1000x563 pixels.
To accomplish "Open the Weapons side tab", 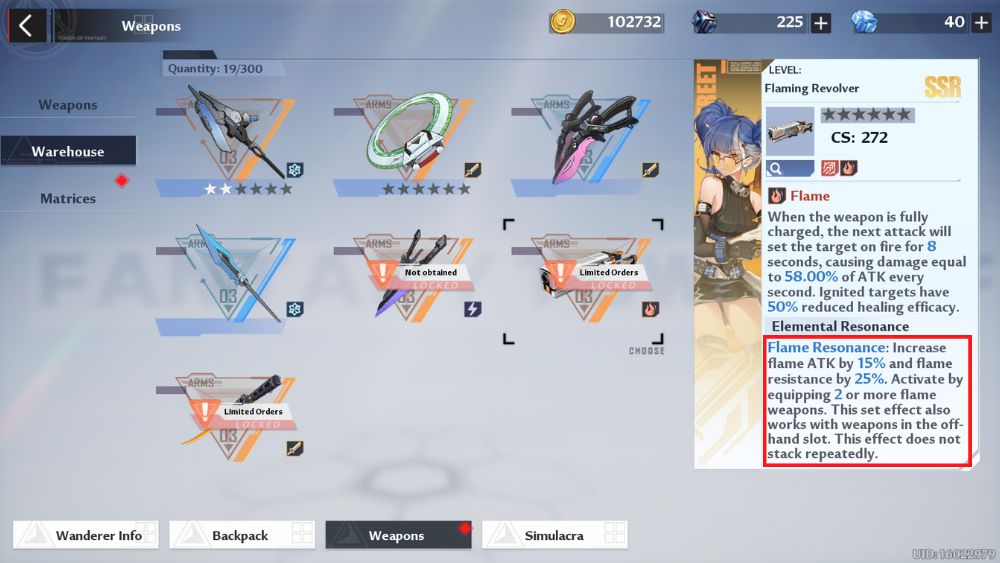I will 68,105.
